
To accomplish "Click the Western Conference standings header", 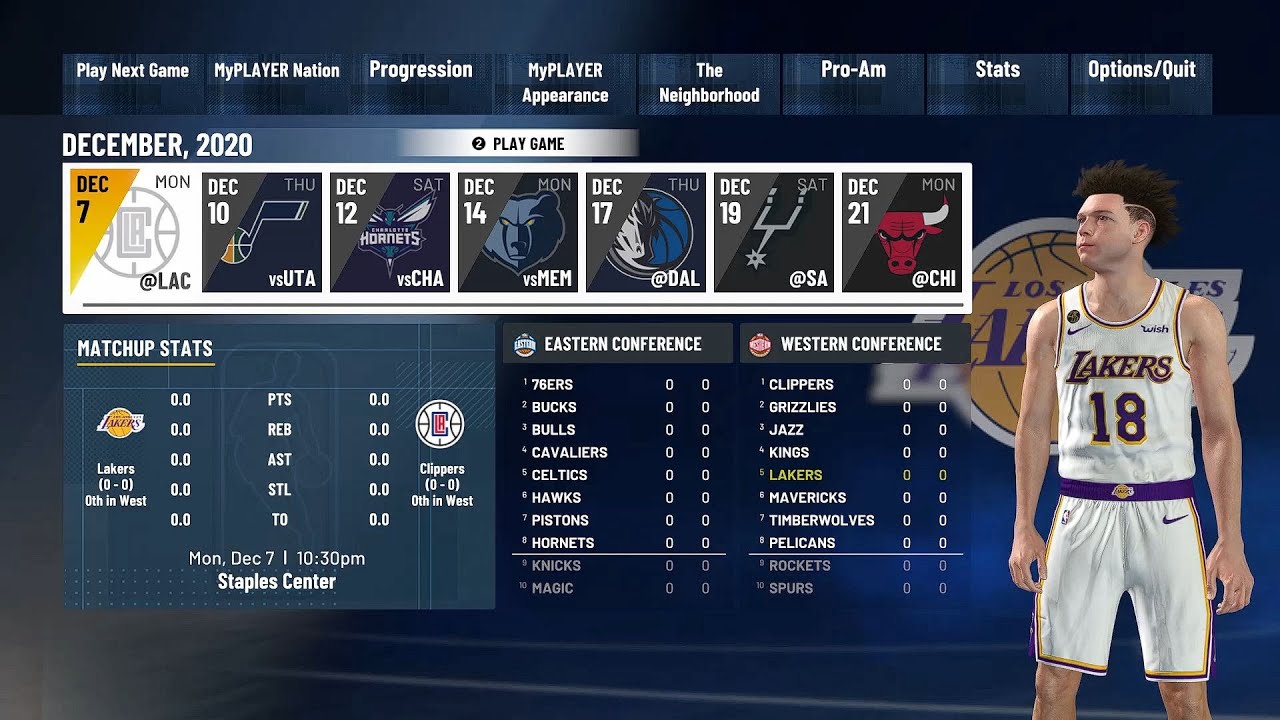I will tap(856, 344).
